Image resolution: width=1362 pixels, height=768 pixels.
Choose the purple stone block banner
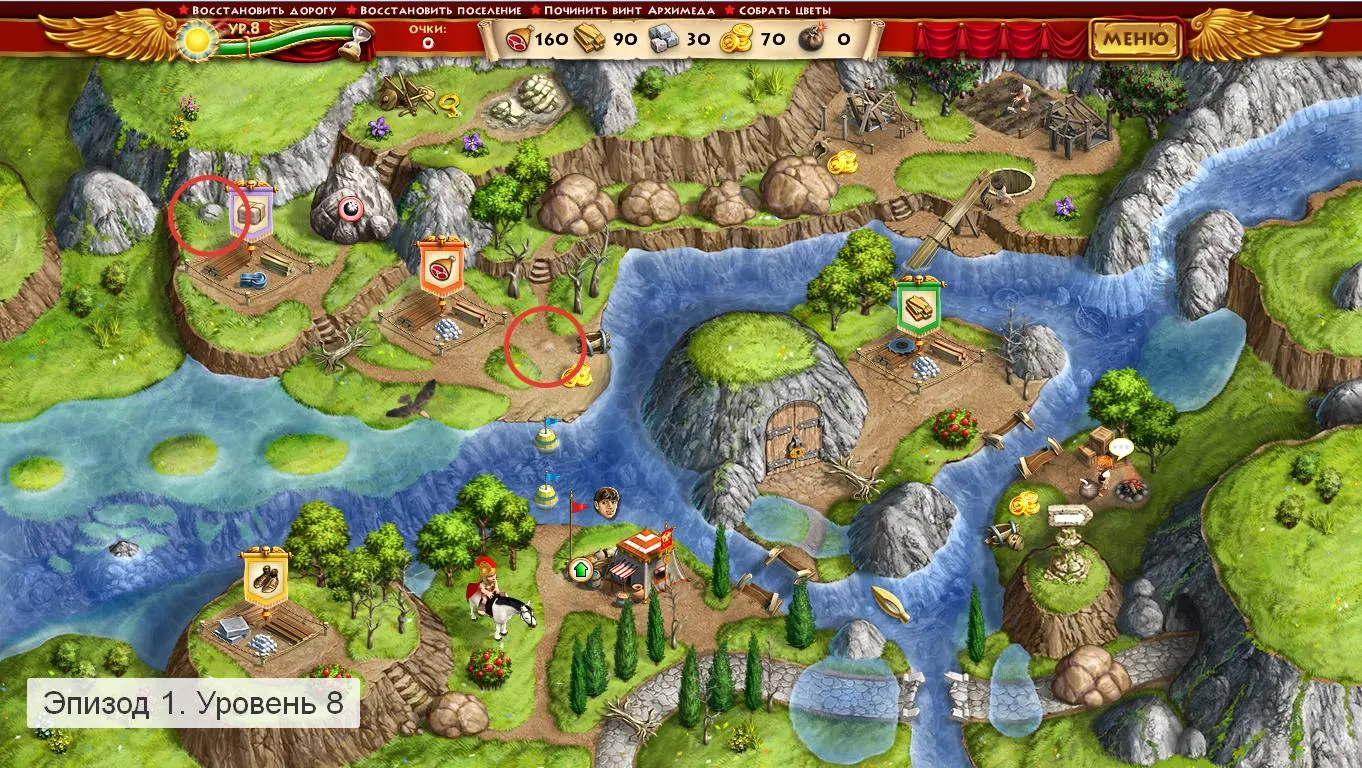pyautogui.click(x=252, y=210)
